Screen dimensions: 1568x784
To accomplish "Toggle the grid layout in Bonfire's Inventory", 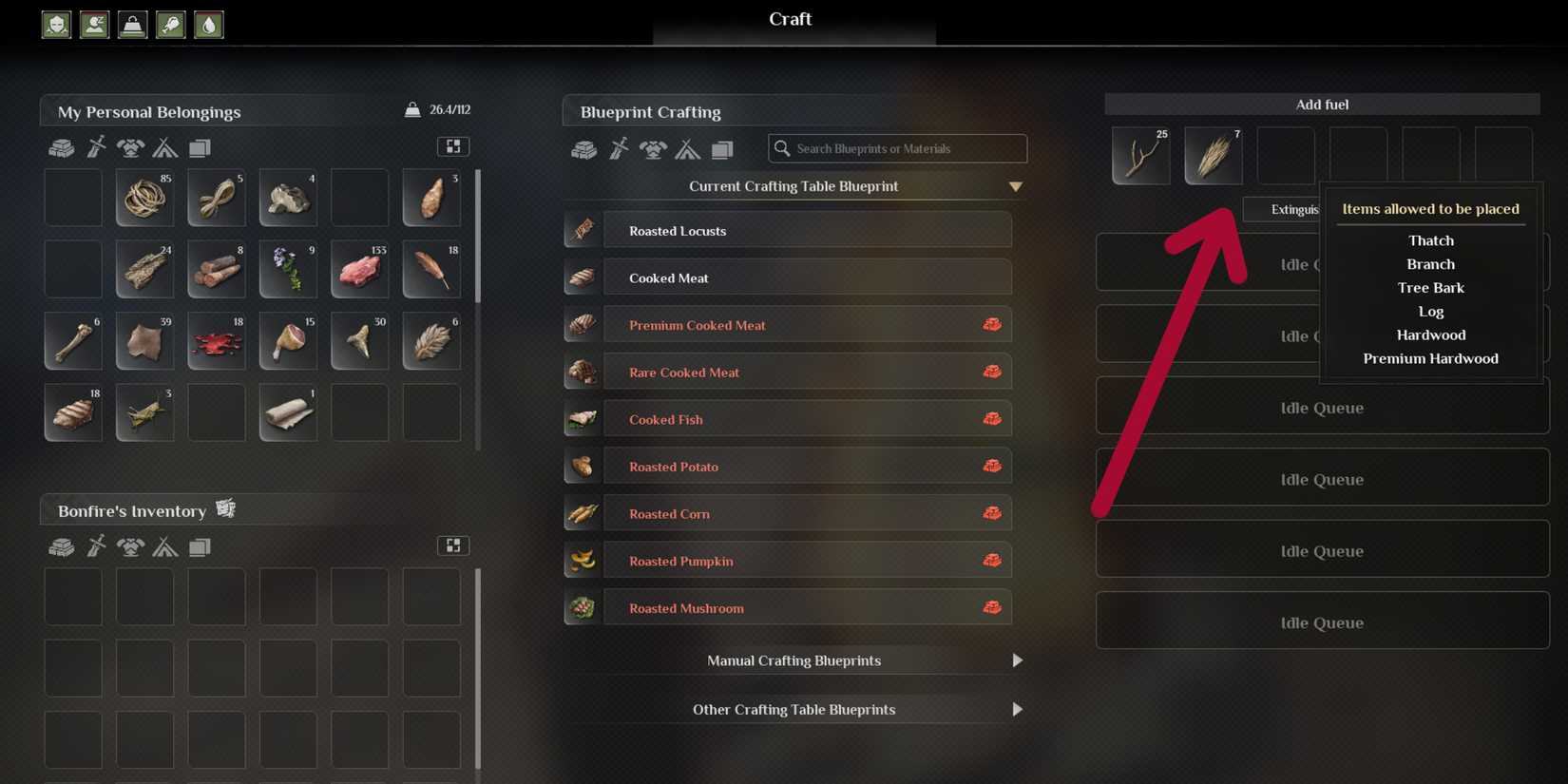I will coord(453,545).
